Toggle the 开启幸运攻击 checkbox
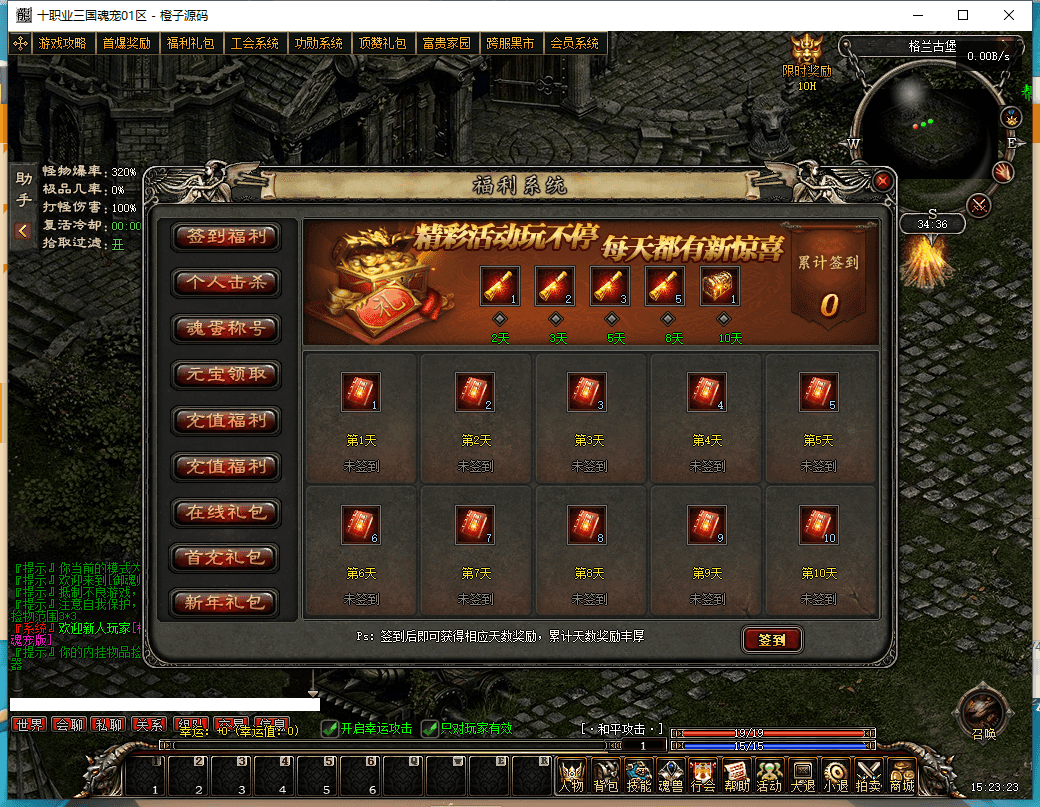This screenshot has height=807, width=1040. [329, 728]
